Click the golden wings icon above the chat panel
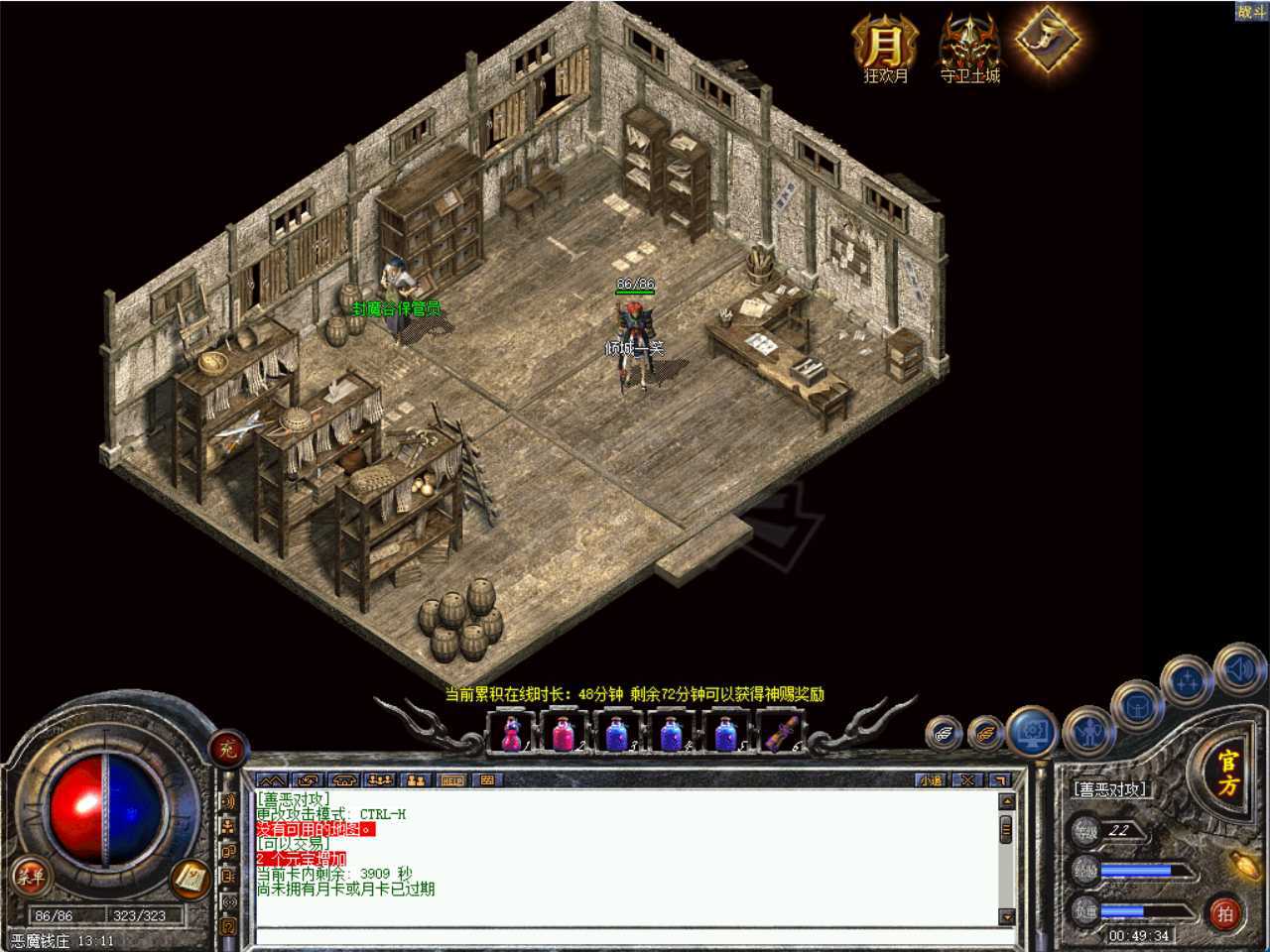1270x952 pixels. pyautogui.click(x=985, y=734)
